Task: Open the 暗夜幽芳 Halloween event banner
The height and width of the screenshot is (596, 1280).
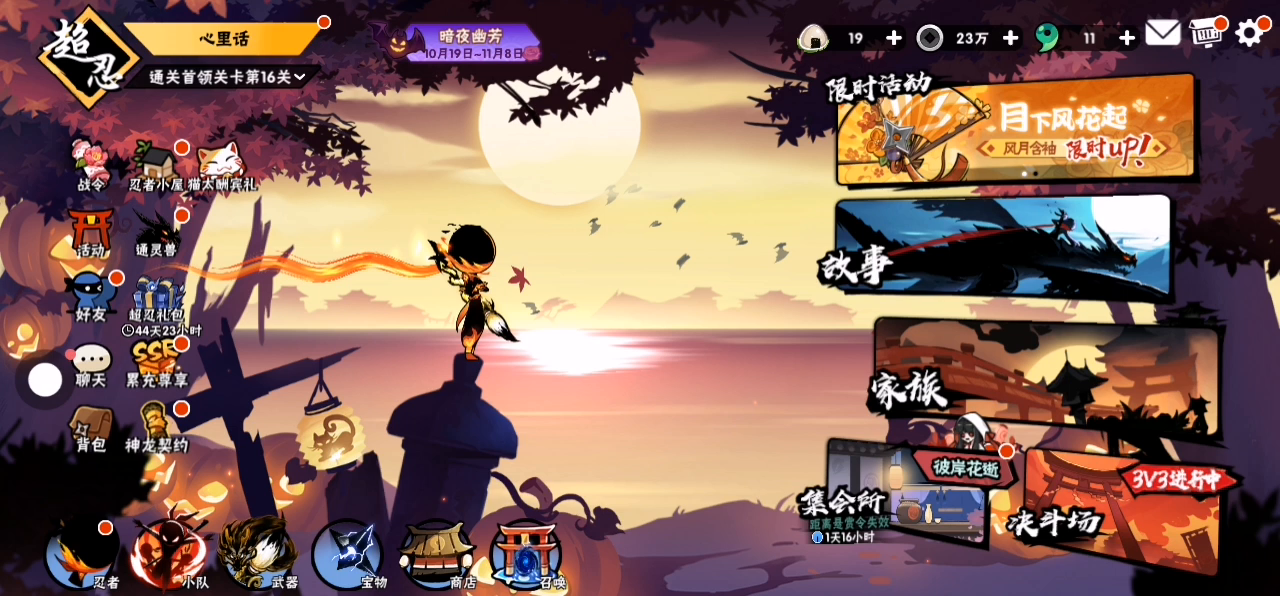Action: (470, 43)
